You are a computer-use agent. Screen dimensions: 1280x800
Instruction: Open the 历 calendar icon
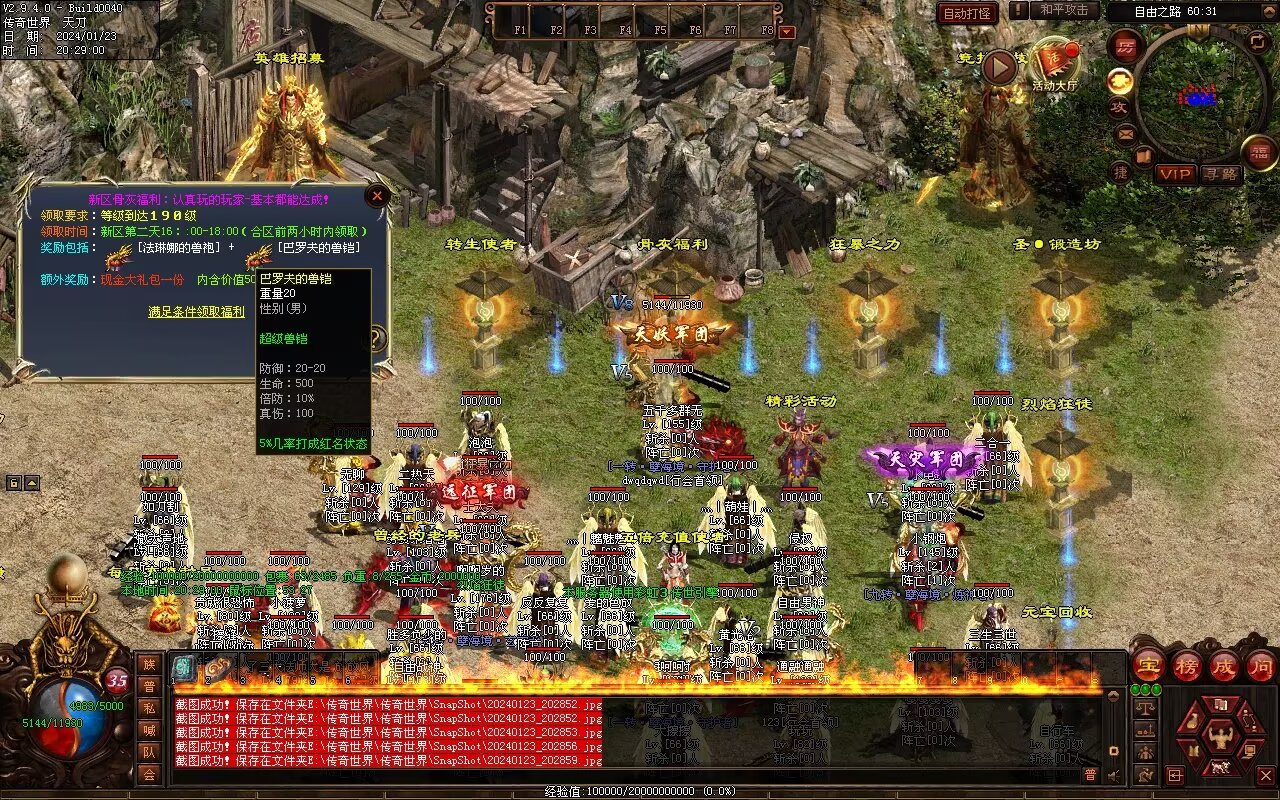tap(1125, 46)
